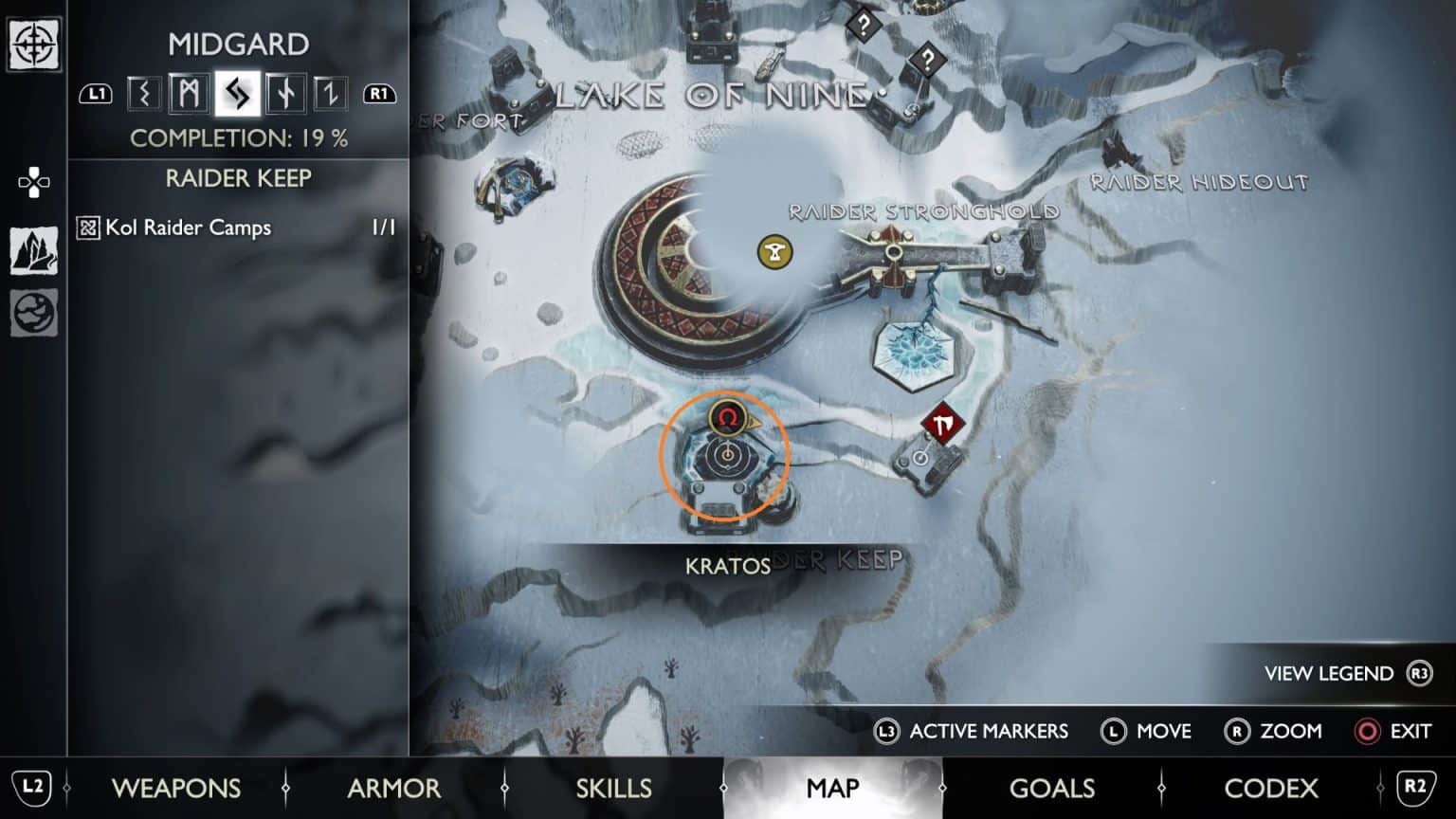The height and width of the screenshot is (819, 1456).
Task: Choose the highlighted realm rune under Midgard
Action: pos(237,94)
